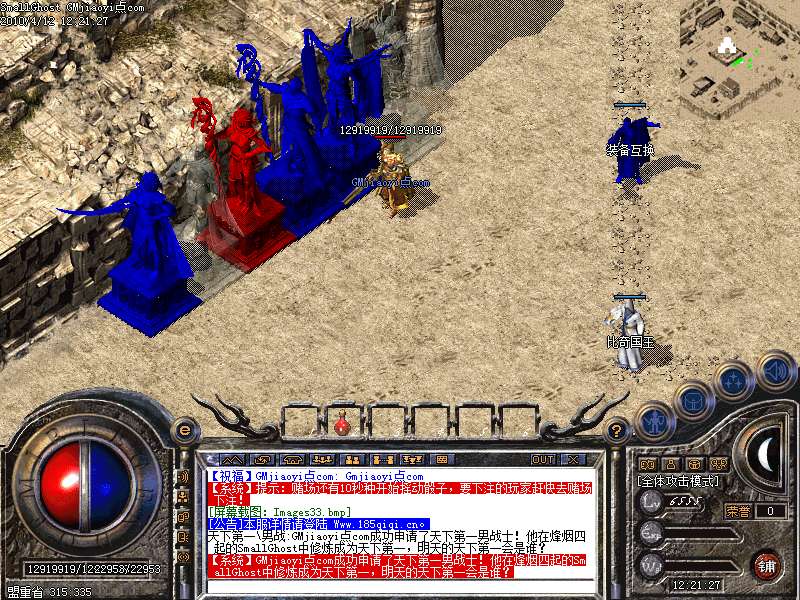The width and height of the screenshot is (800, 600).
Task: Click the Exp round icon
Action: point(652,531)
